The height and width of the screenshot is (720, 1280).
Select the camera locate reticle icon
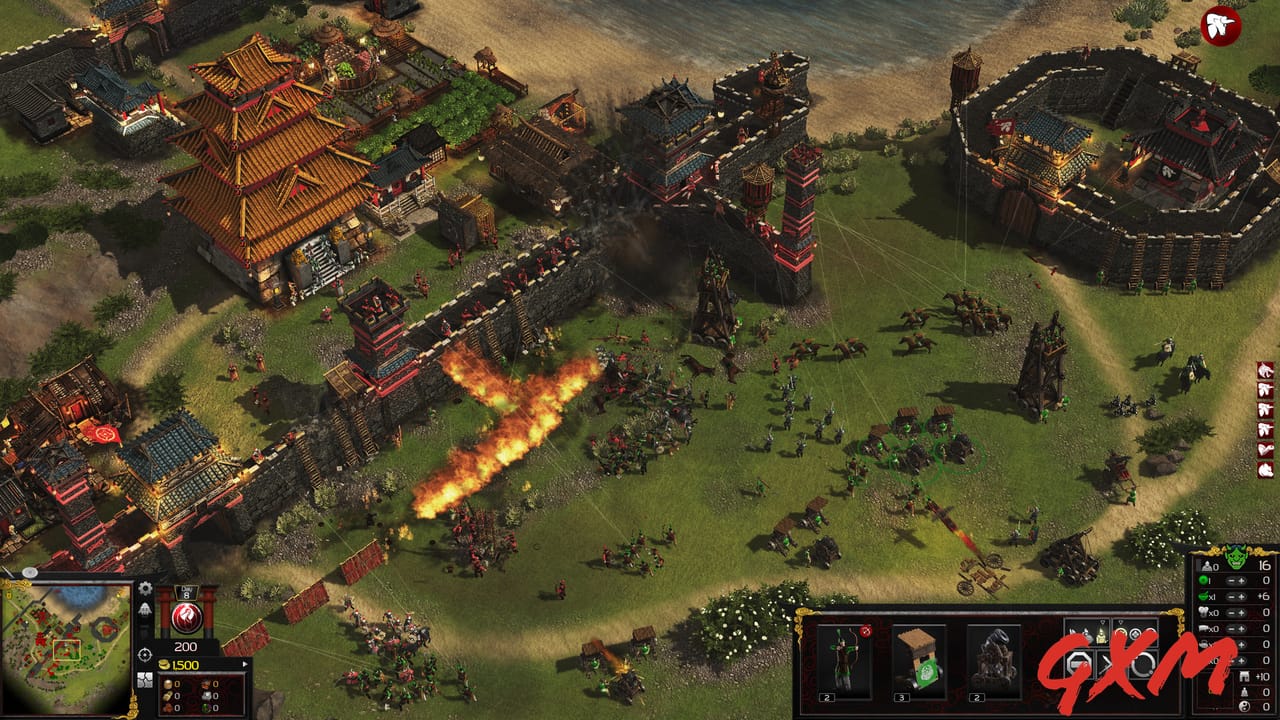point(144,653)
